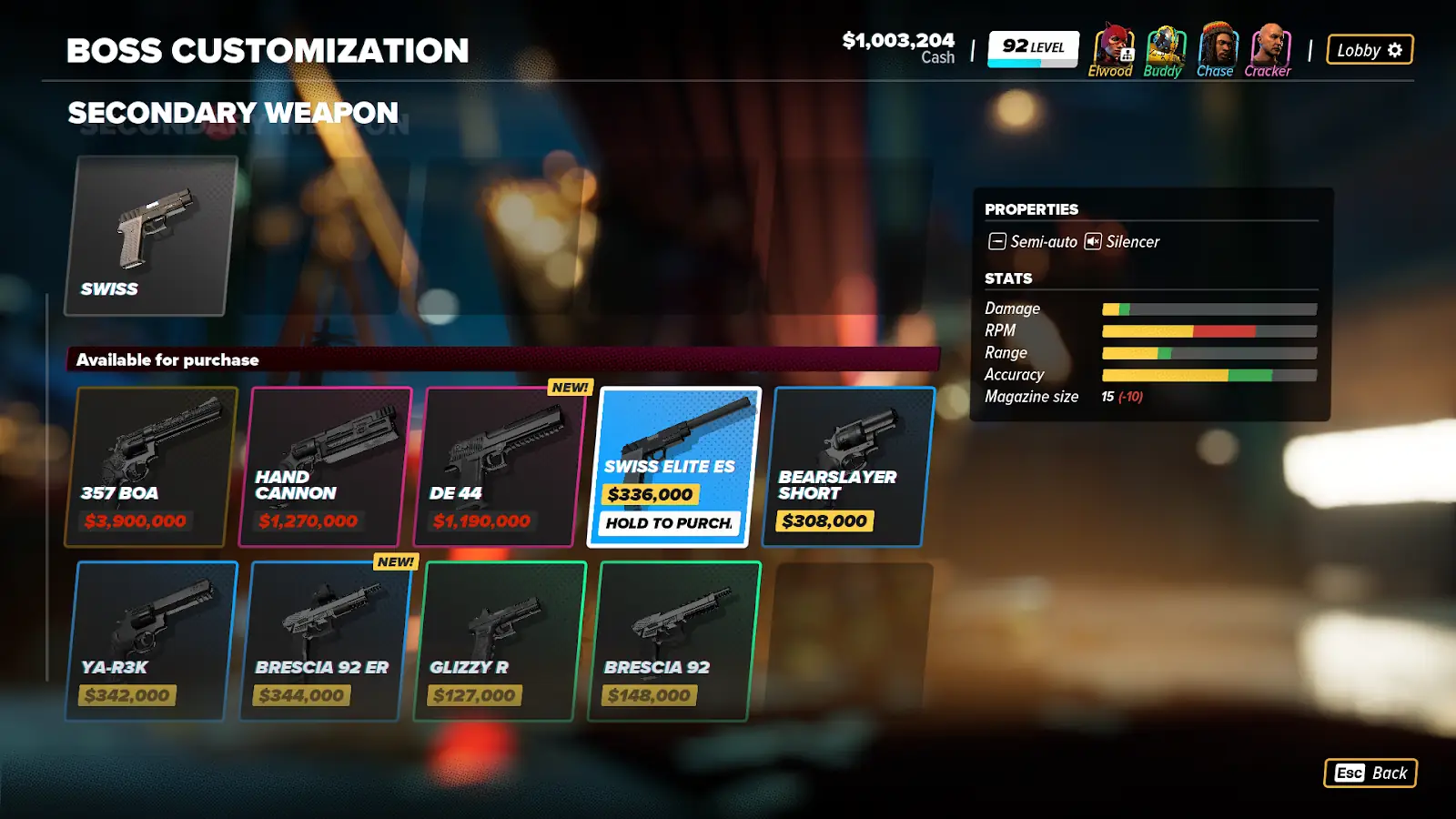The height and width of the screenshot is (819, 1456).
Task: Click the Back button
Action: click(1370, 773)
